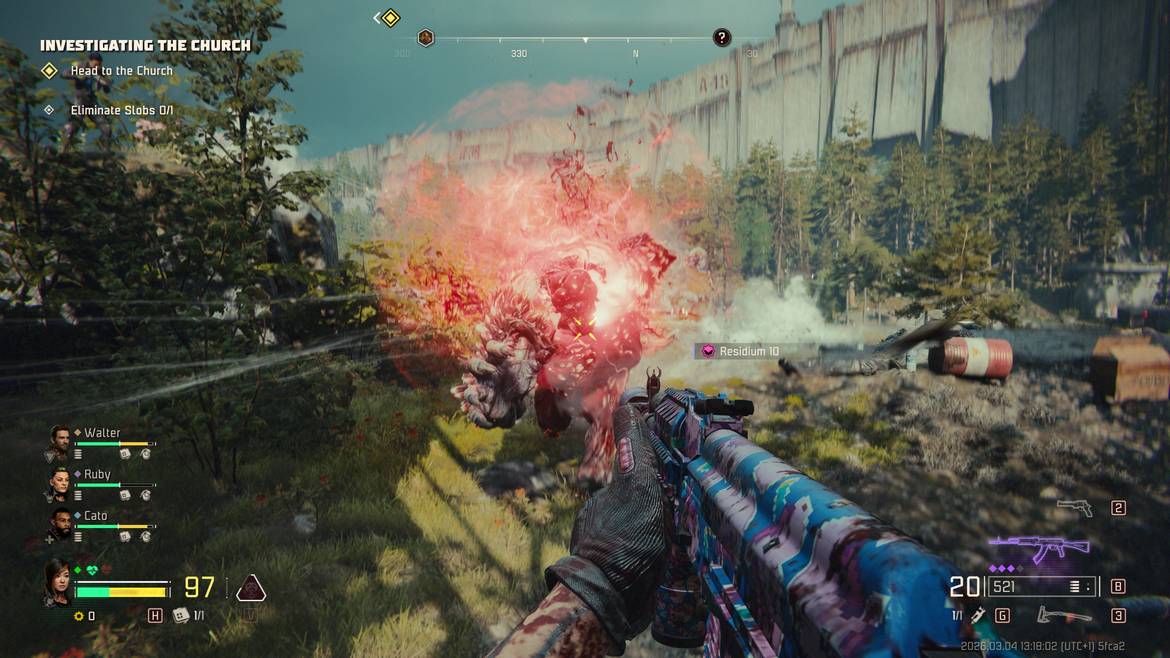The height and width of the screenshot is (658, 1170).
Task: Click the yellow objective marker above compass
Action: click(390, 18)
